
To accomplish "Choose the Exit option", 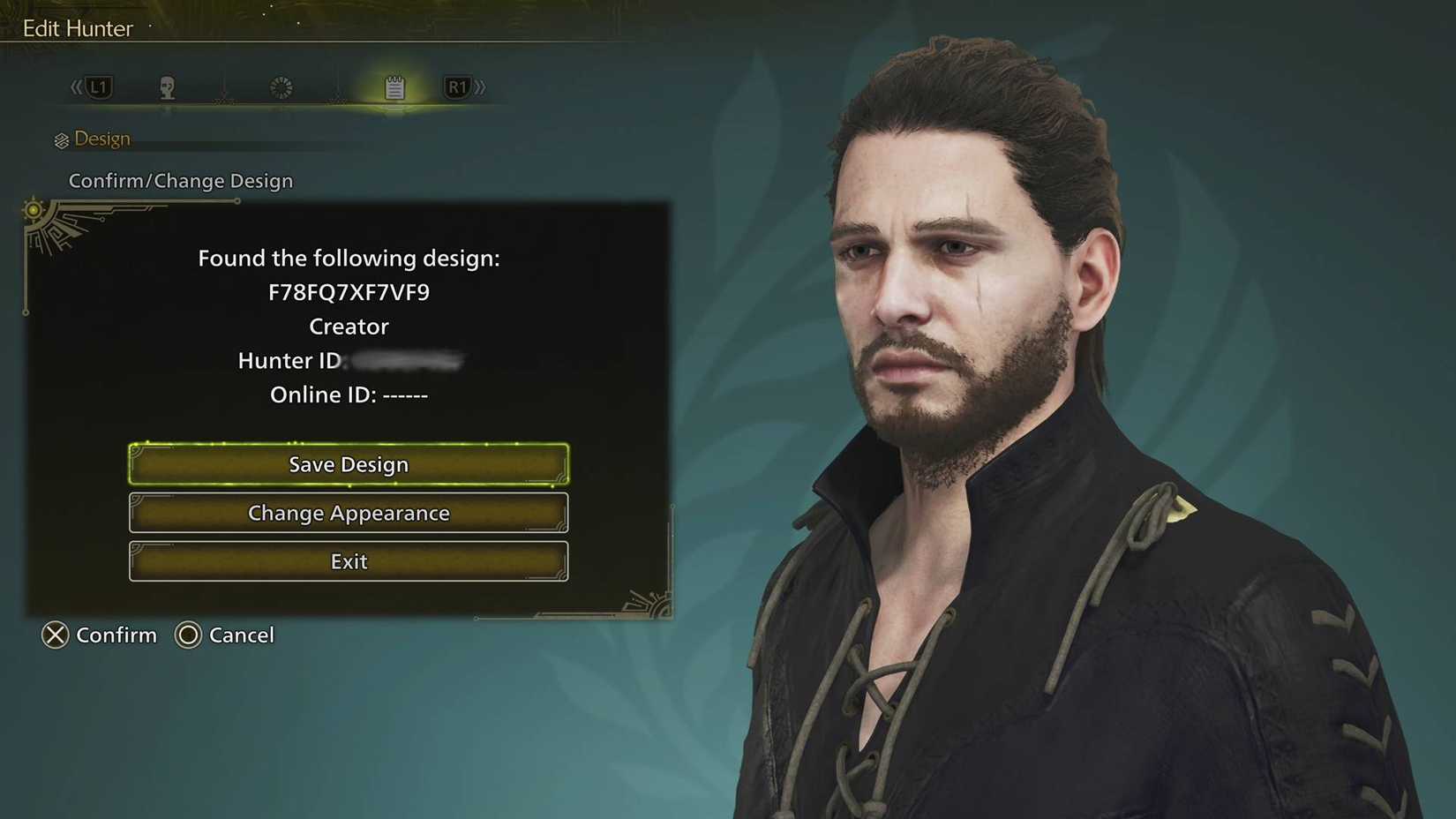I will click(x=349, y=561).
